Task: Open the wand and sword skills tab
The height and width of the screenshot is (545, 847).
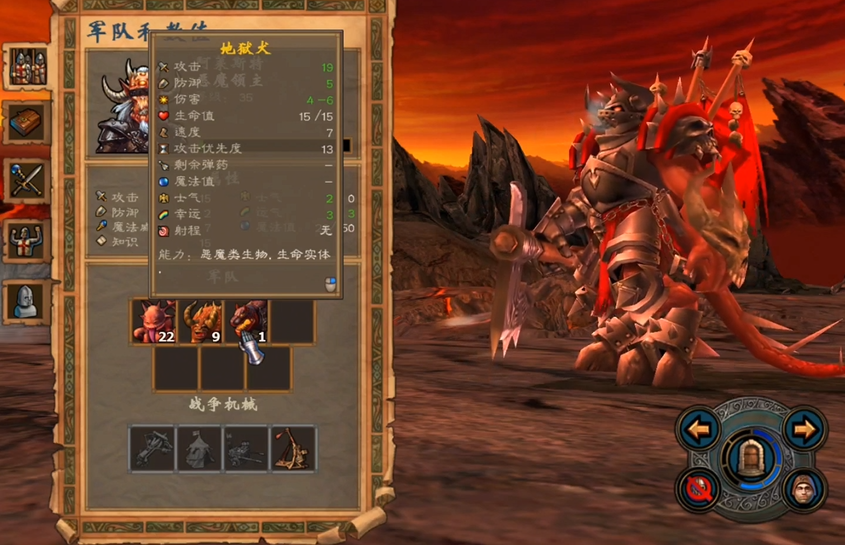Action: pyautogui.click(x=28, y=181)
